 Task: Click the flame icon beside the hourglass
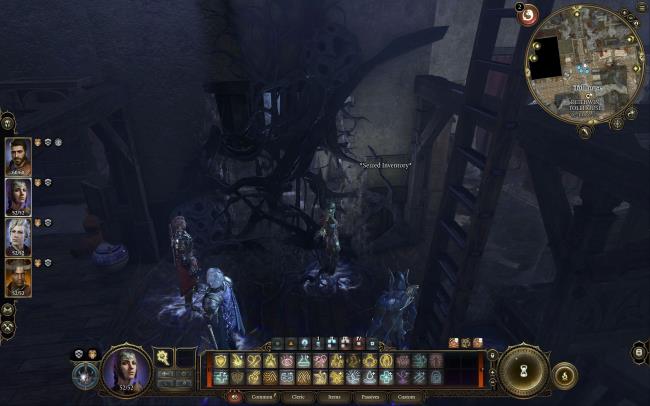point(564,376)
